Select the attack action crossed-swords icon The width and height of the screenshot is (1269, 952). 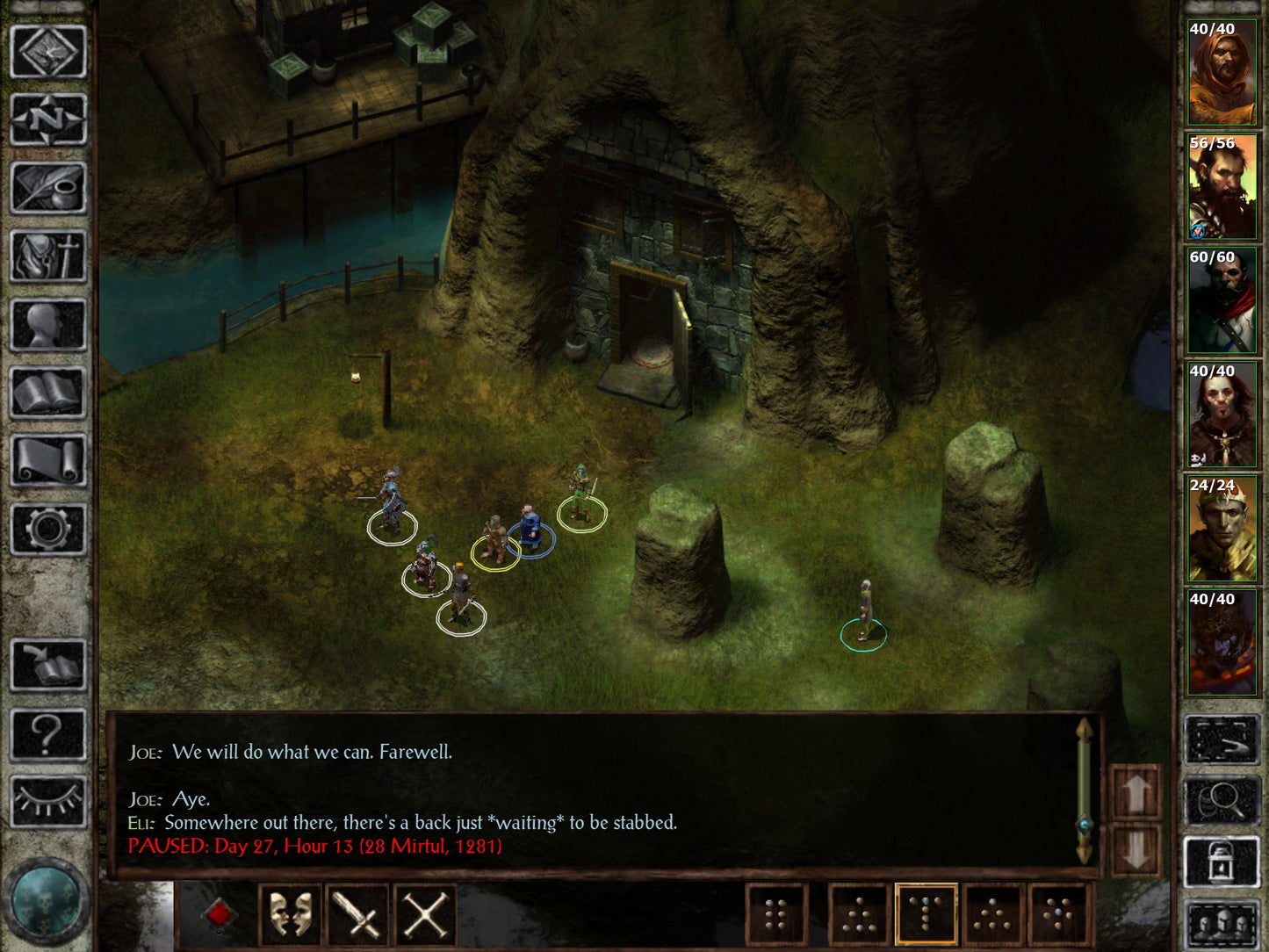[424, 913]
